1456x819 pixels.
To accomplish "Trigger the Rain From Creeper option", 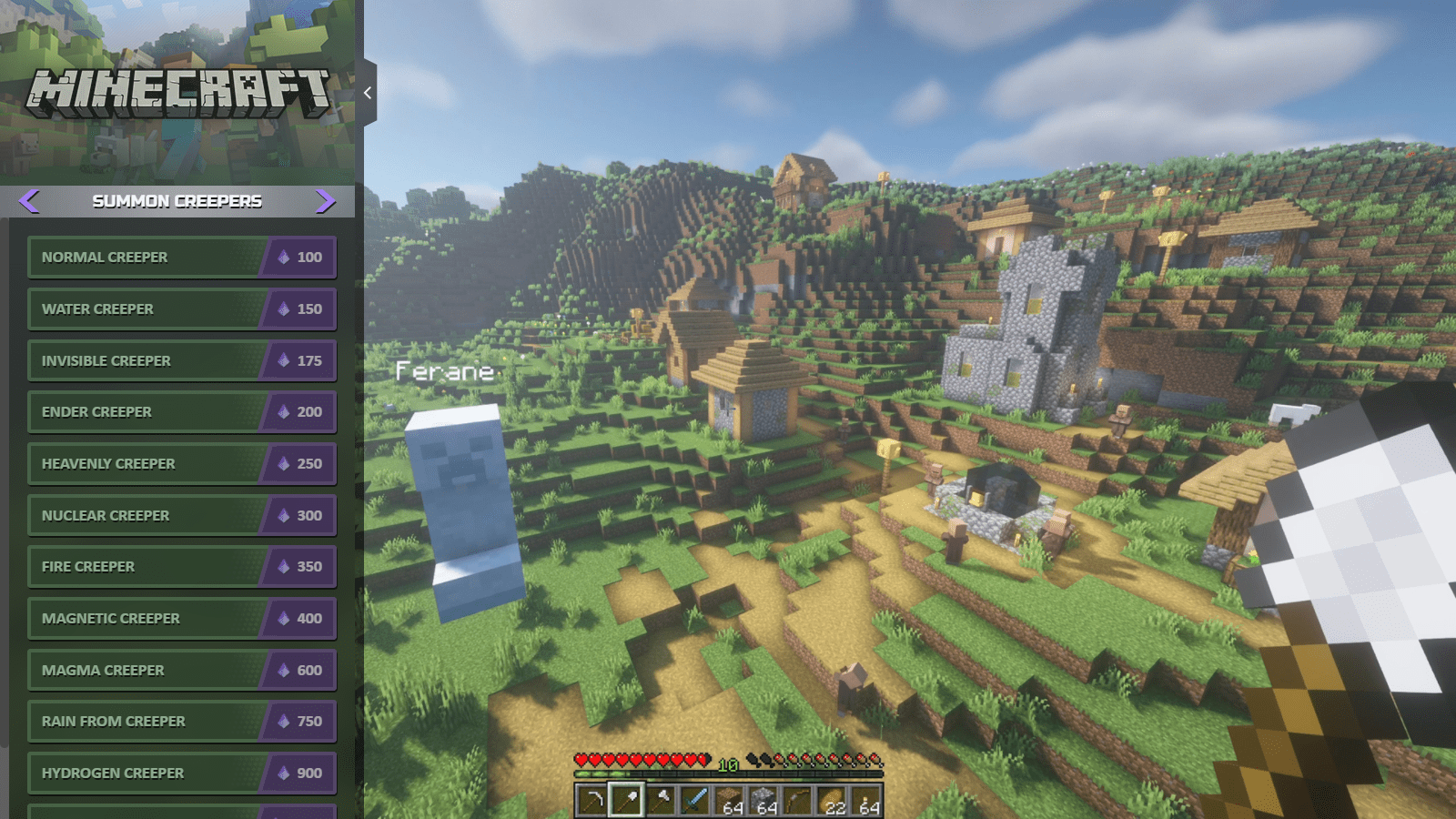I will tap(182, 722).
